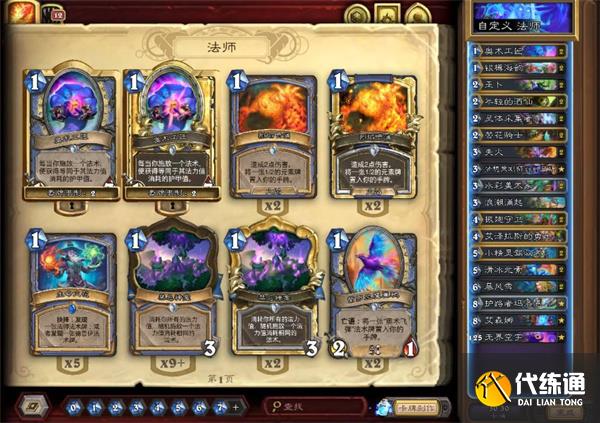
Task: Select the Mage class tab icon
Action: pyautogui.click(x=20, y=14)
